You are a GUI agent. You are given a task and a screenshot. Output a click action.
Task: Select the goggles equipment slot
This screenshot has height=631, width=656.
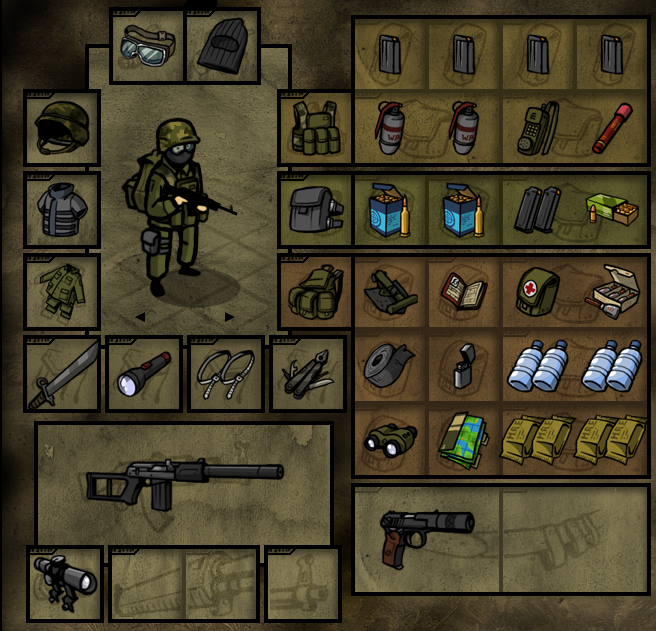(x=147, y=45)
